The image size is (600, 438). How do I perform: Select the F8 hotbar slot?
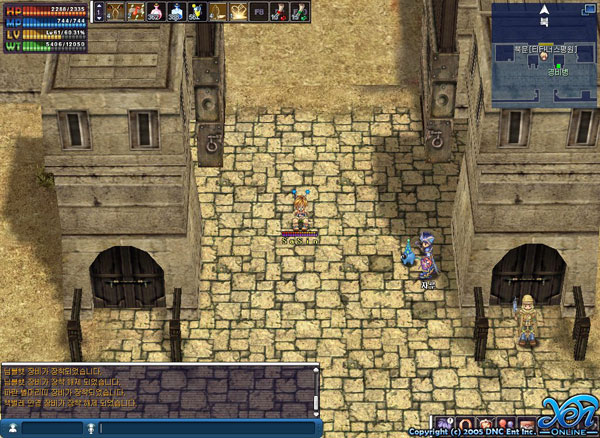point(259,12)
